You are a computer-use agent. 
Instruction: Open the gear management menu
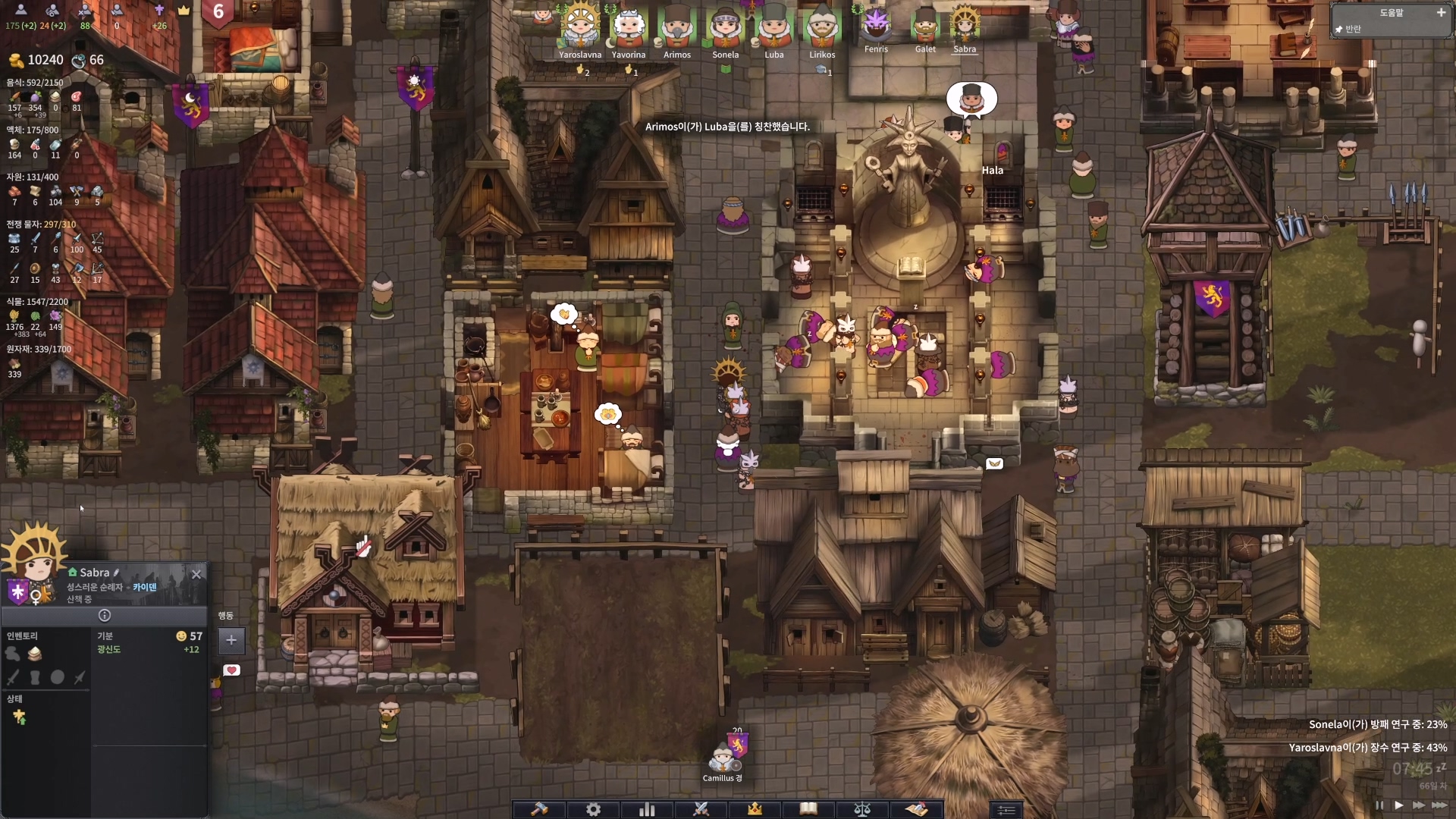click(593, 809)
